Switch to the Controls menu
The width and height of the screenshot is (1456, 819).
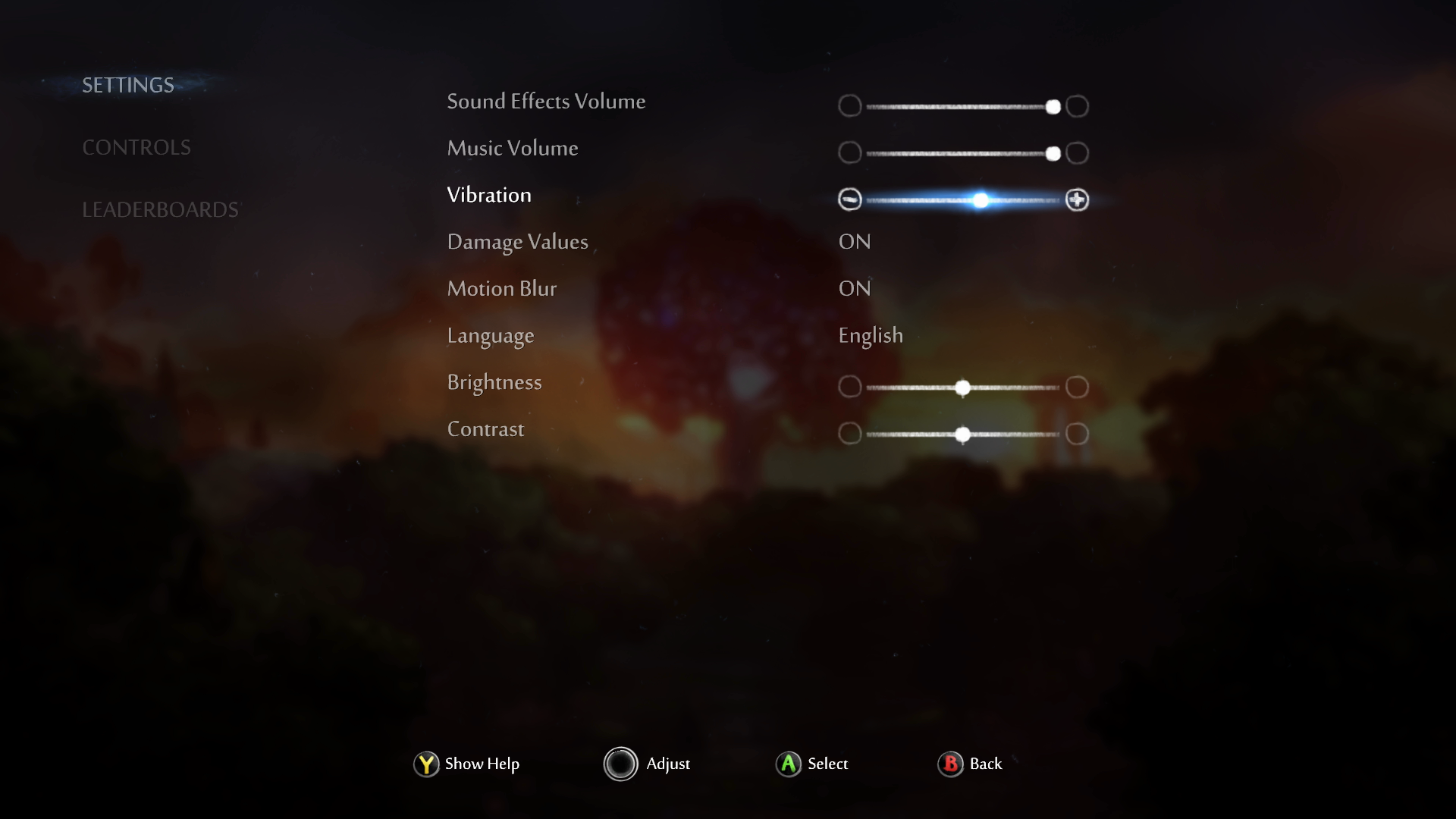pyautogui.click(x=136, y=147)
